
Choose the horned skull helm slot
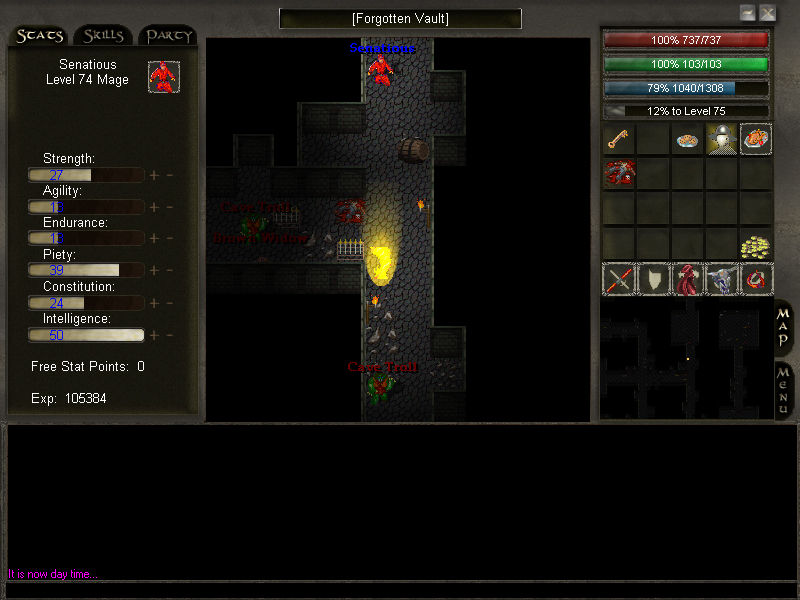721,279
